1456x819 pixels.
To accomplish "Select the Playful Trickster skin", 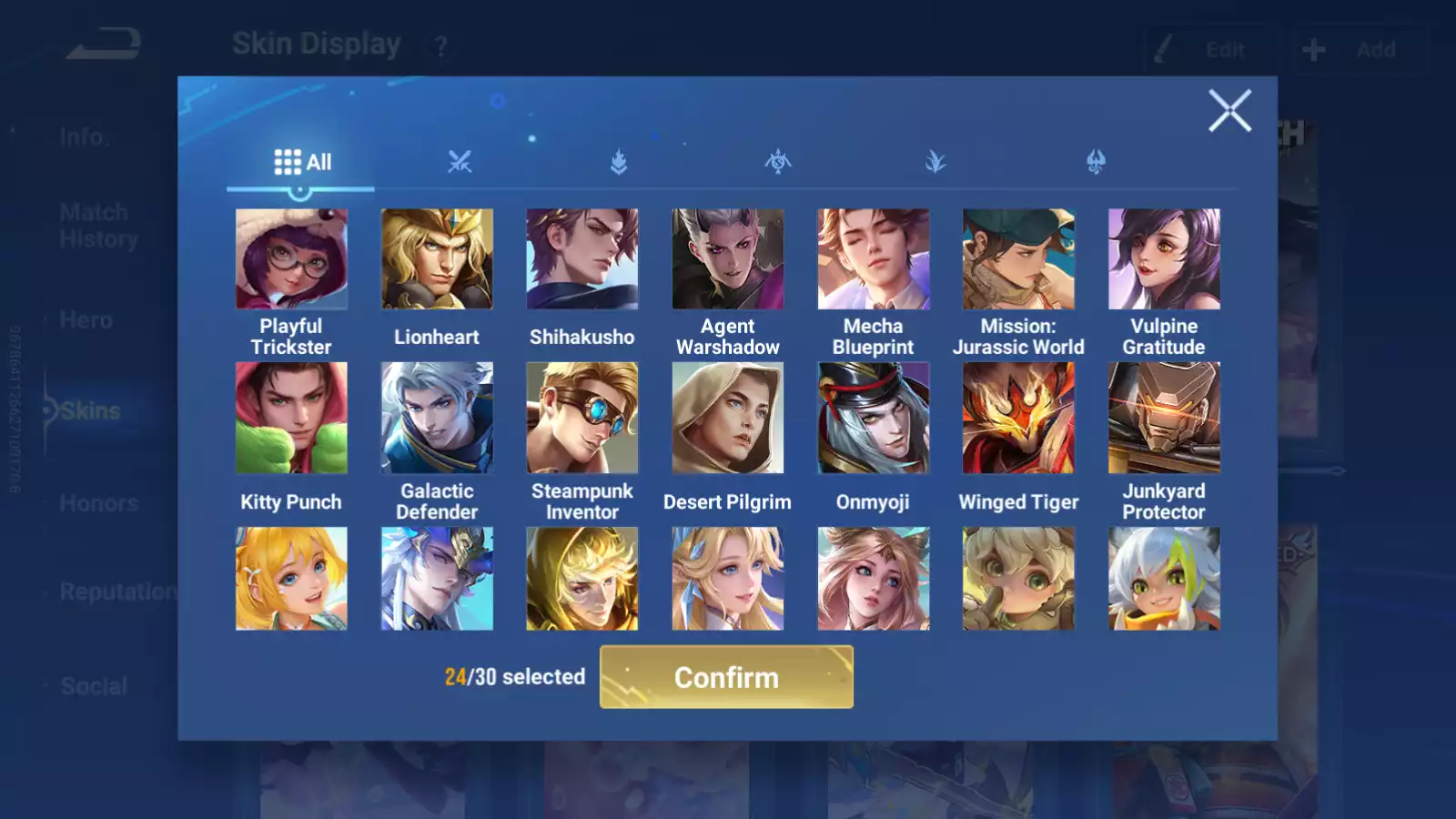I will pos(291,259).
